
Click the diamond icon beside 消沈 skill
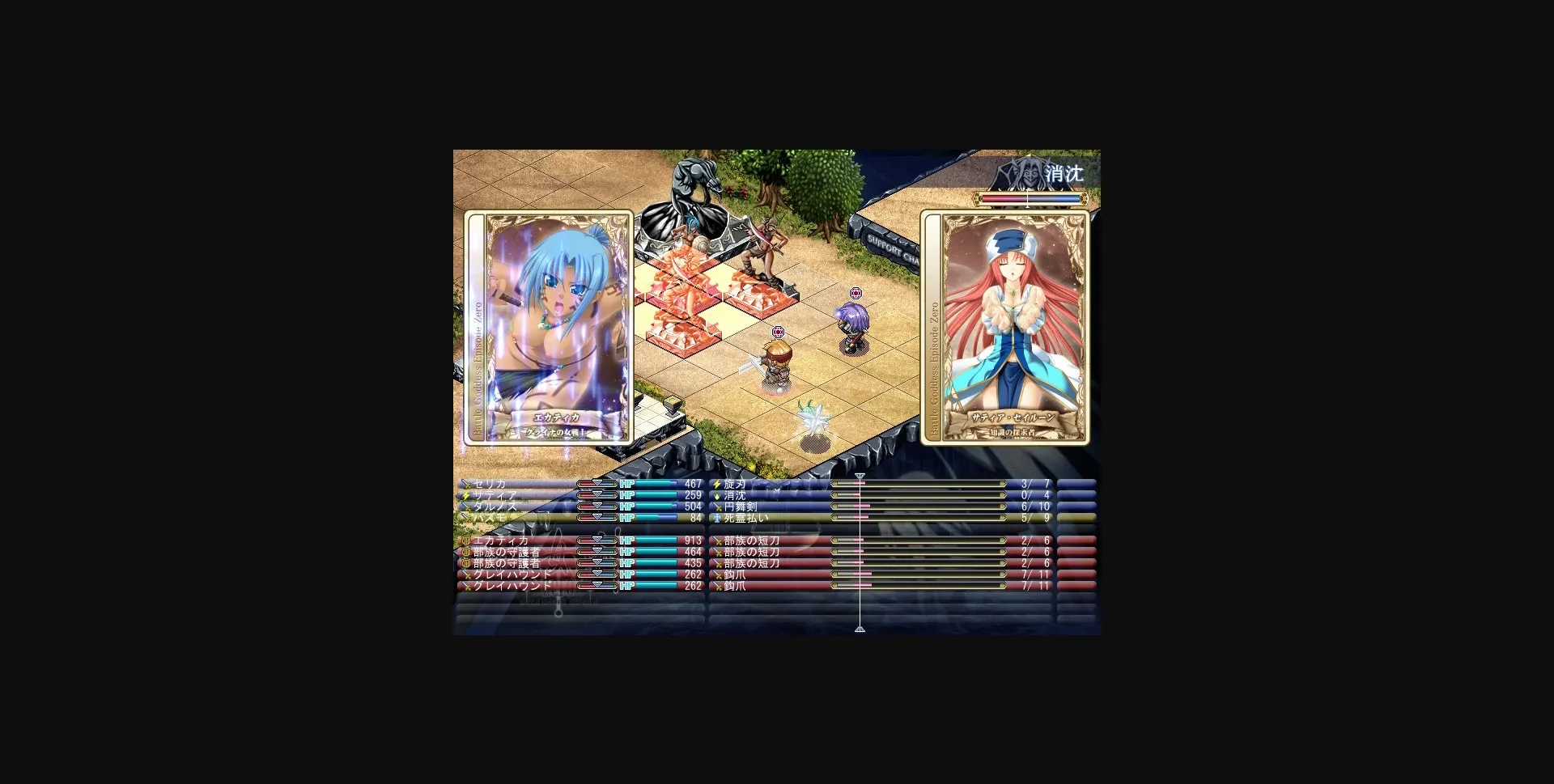(715, 494)
